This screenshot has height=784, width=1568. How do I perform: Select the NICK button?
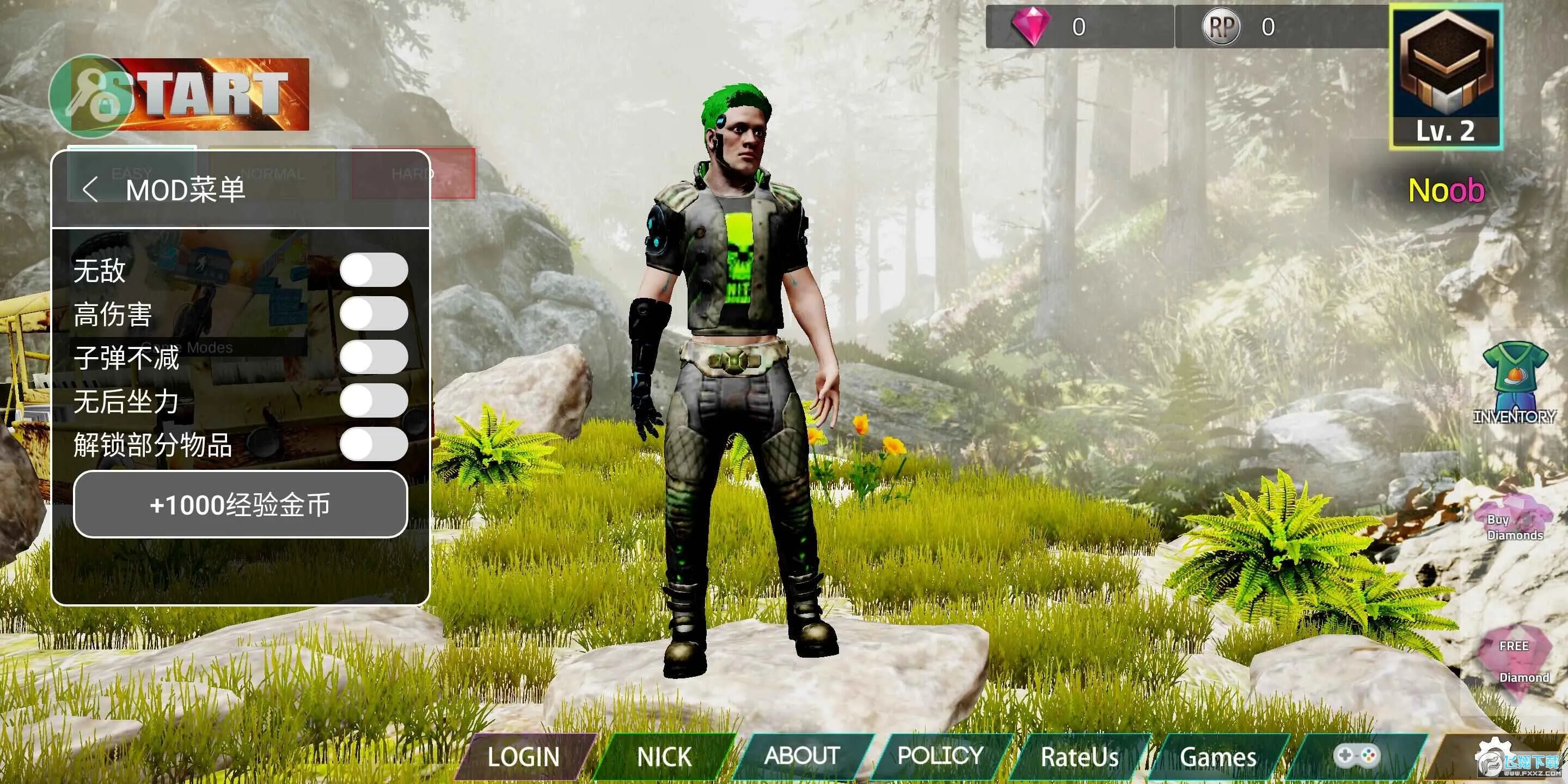664,757
